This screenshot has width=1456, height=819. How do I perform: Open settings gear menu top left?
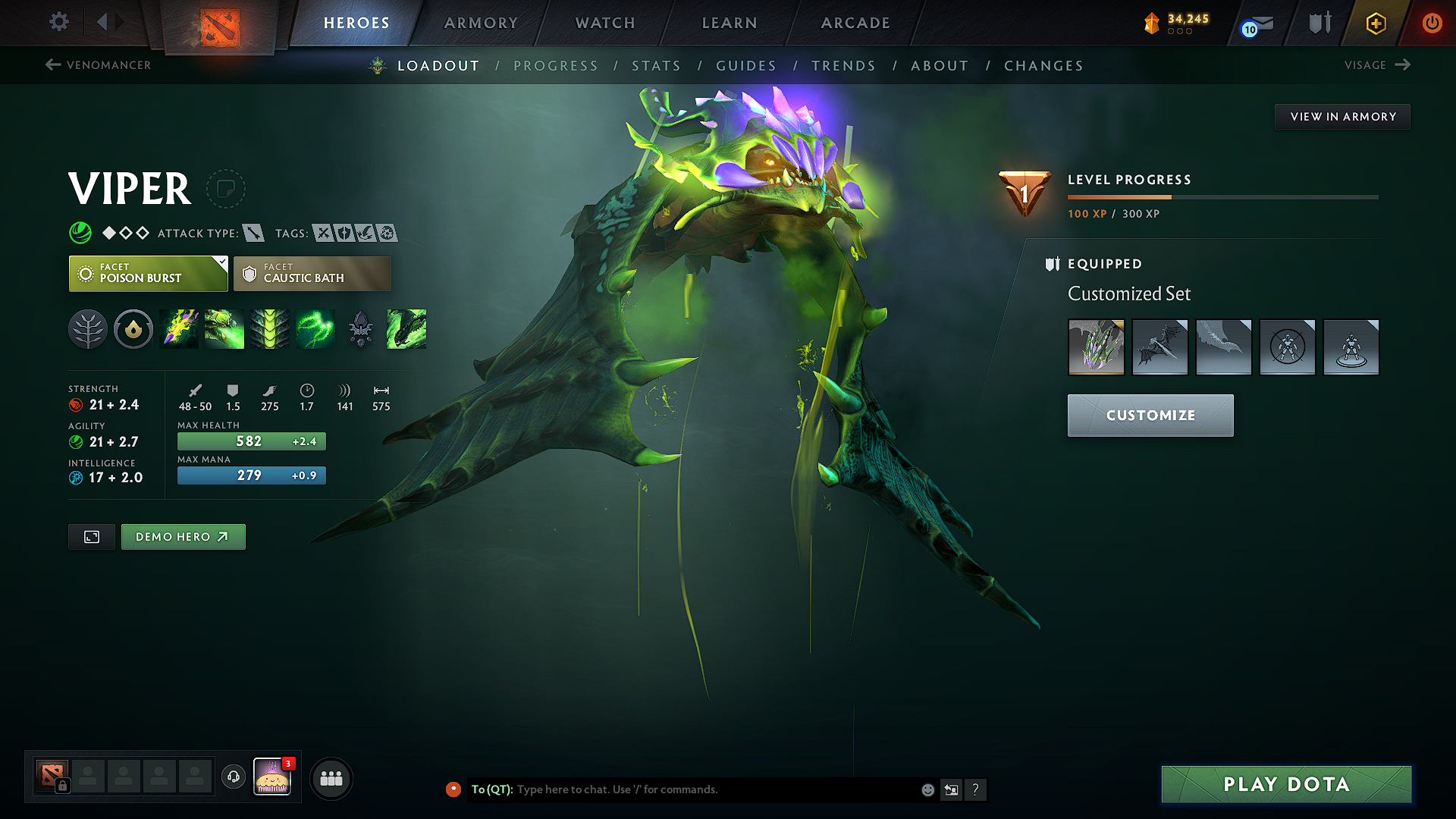[58, 22]
